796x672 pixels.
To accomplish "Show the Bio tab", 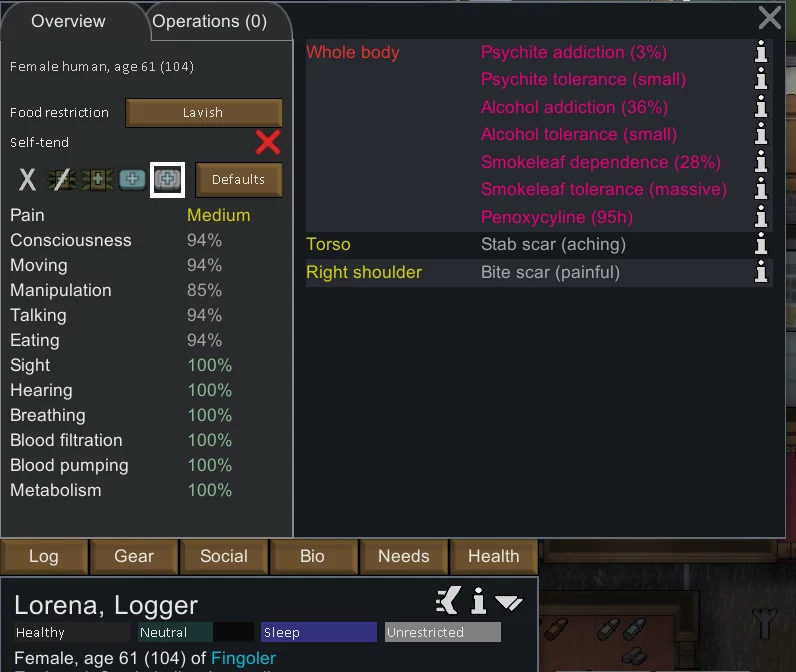I will pyautogui.click(x=313, y=557).
